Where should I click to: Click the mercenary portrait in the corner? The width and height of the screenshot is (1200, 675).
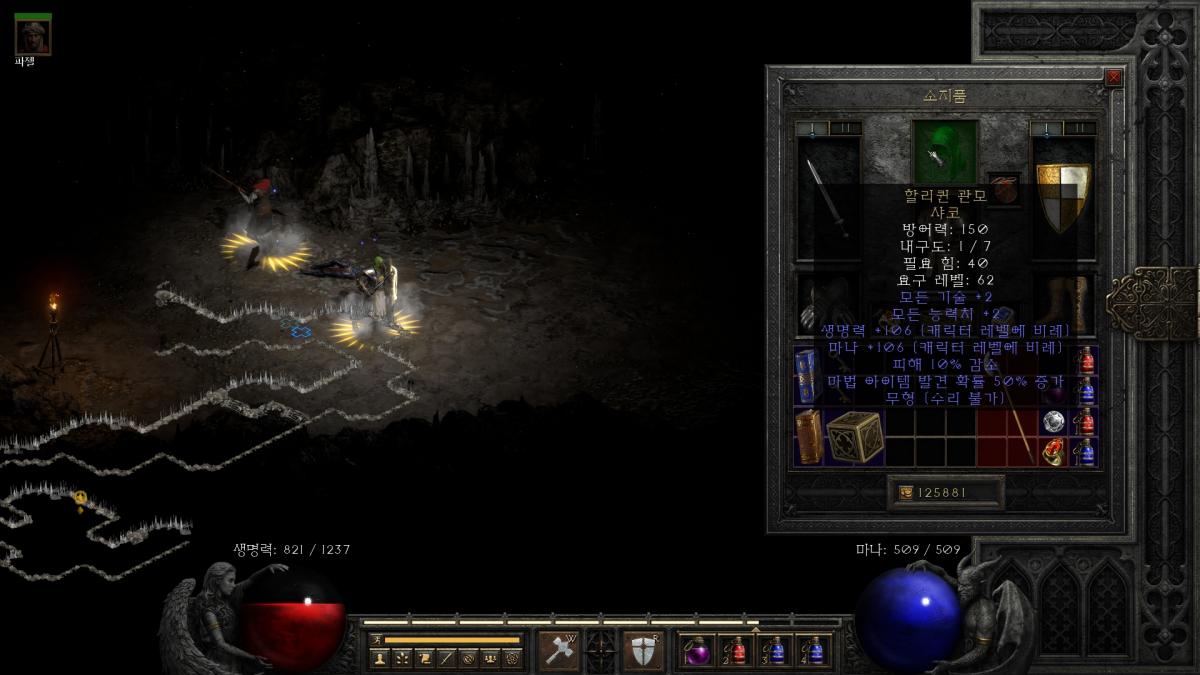[33, 35]
